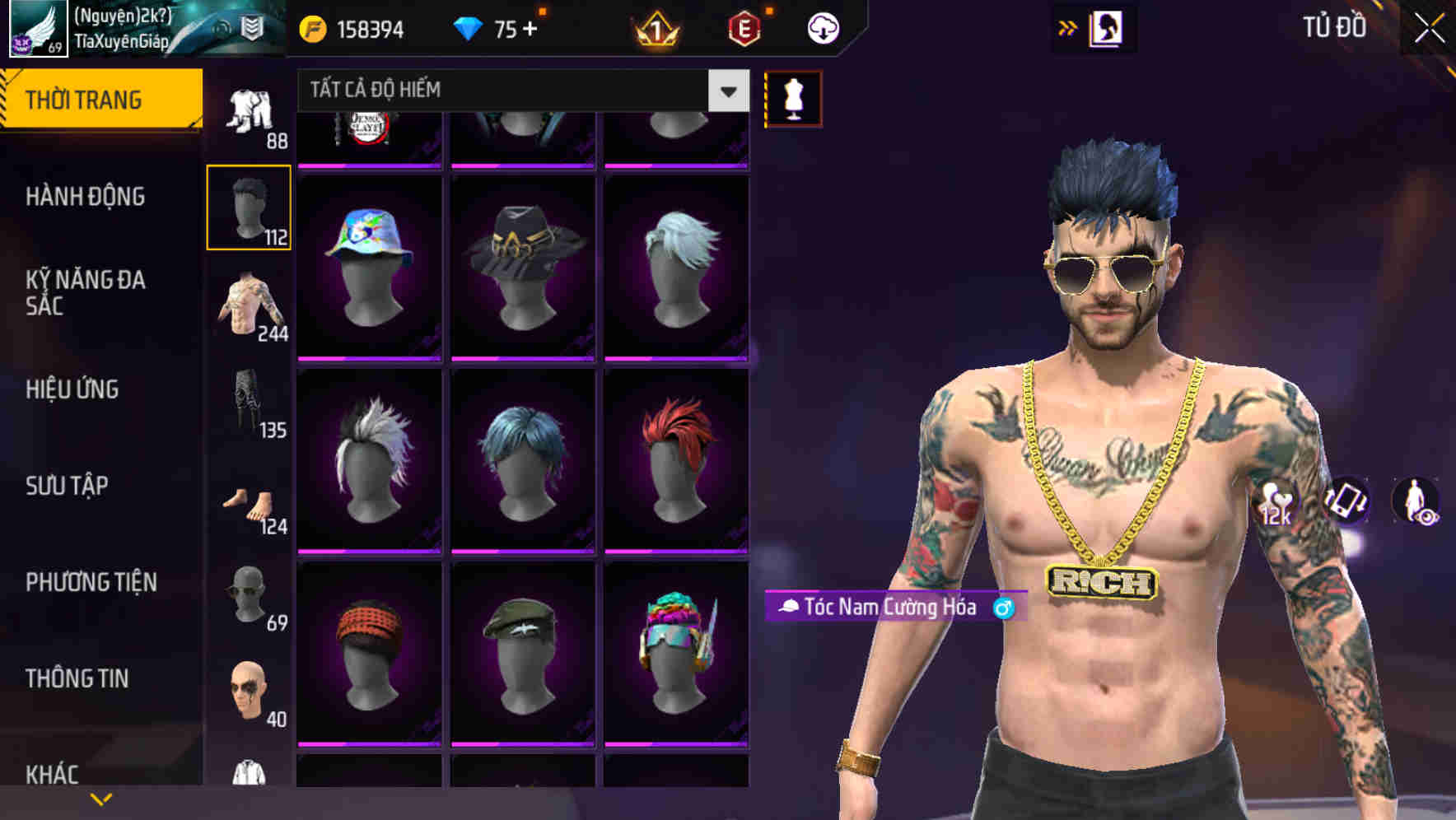Image resolution: width=1456 pixels, height=820 pixels.
Task: Select the phone rotate/shake icon
Action: [x=1347, y=501]
